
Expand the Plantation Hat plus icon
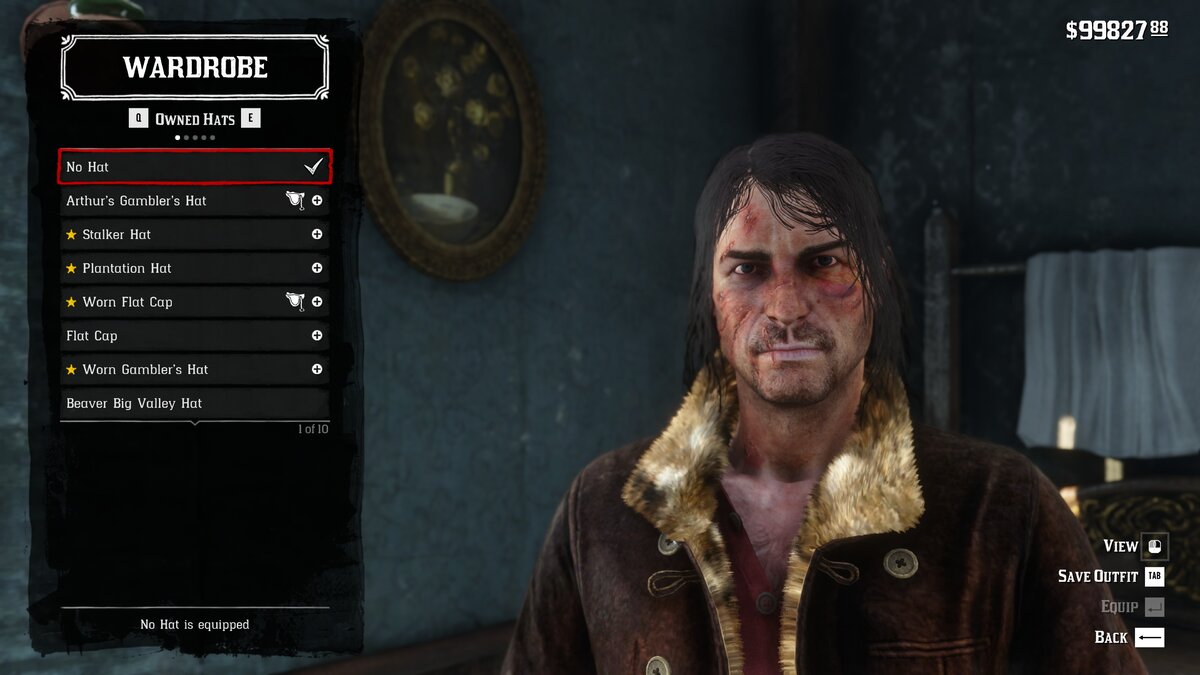317,268
